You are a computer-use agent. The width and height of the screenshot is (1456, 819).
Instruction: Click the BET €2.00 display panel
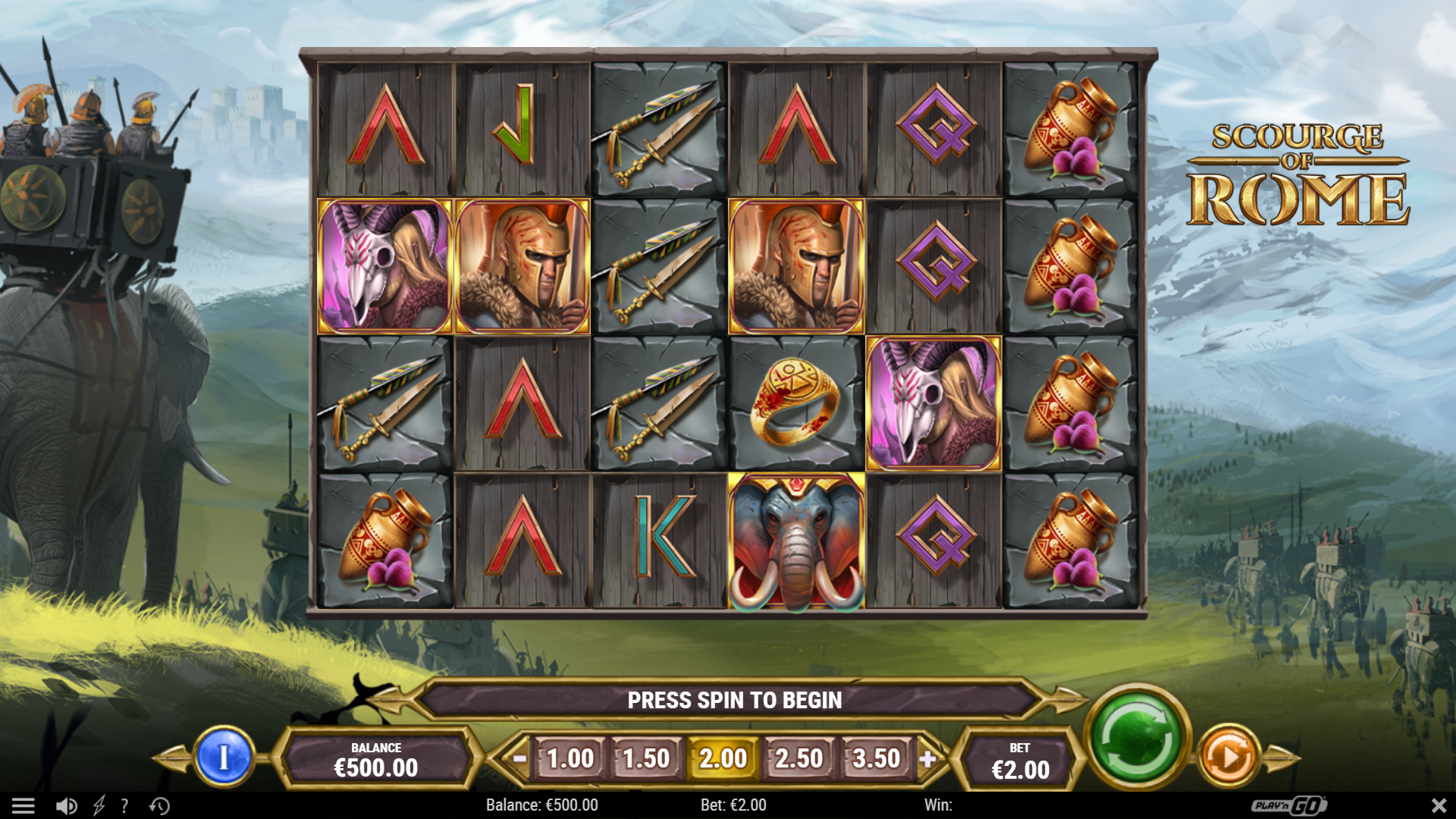coord(1020,757)
